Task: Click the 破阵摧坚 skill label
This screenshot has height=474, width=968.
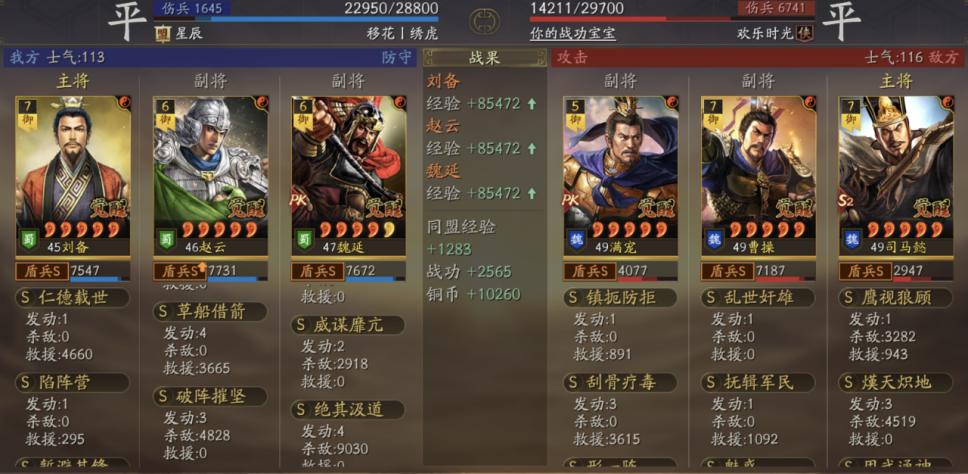Action: (210, 396)
